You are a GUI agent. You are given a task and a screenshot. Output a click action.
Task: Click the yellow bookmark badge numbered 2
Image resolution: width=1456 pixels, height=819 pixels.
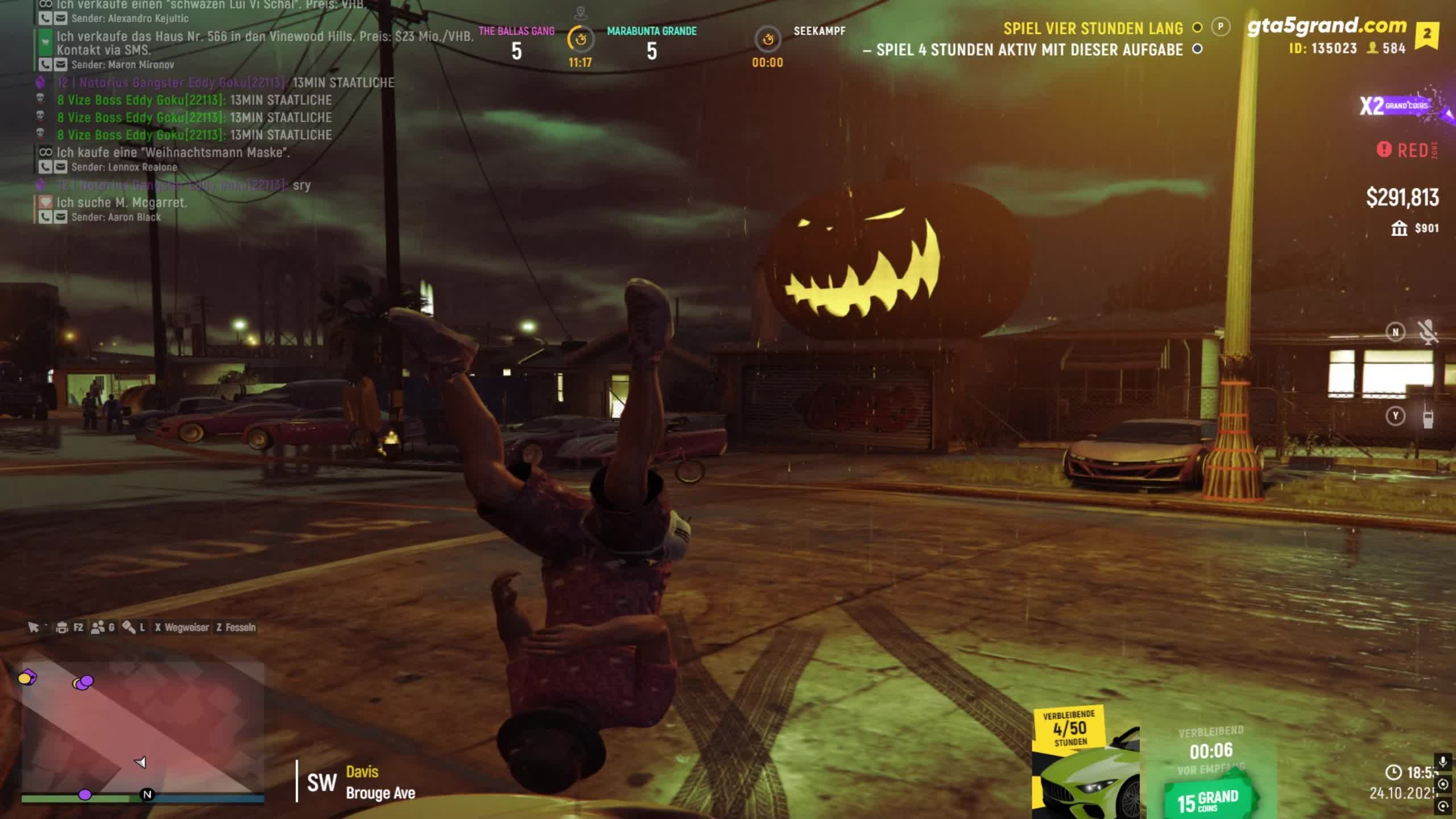(x=1427, y=34)
